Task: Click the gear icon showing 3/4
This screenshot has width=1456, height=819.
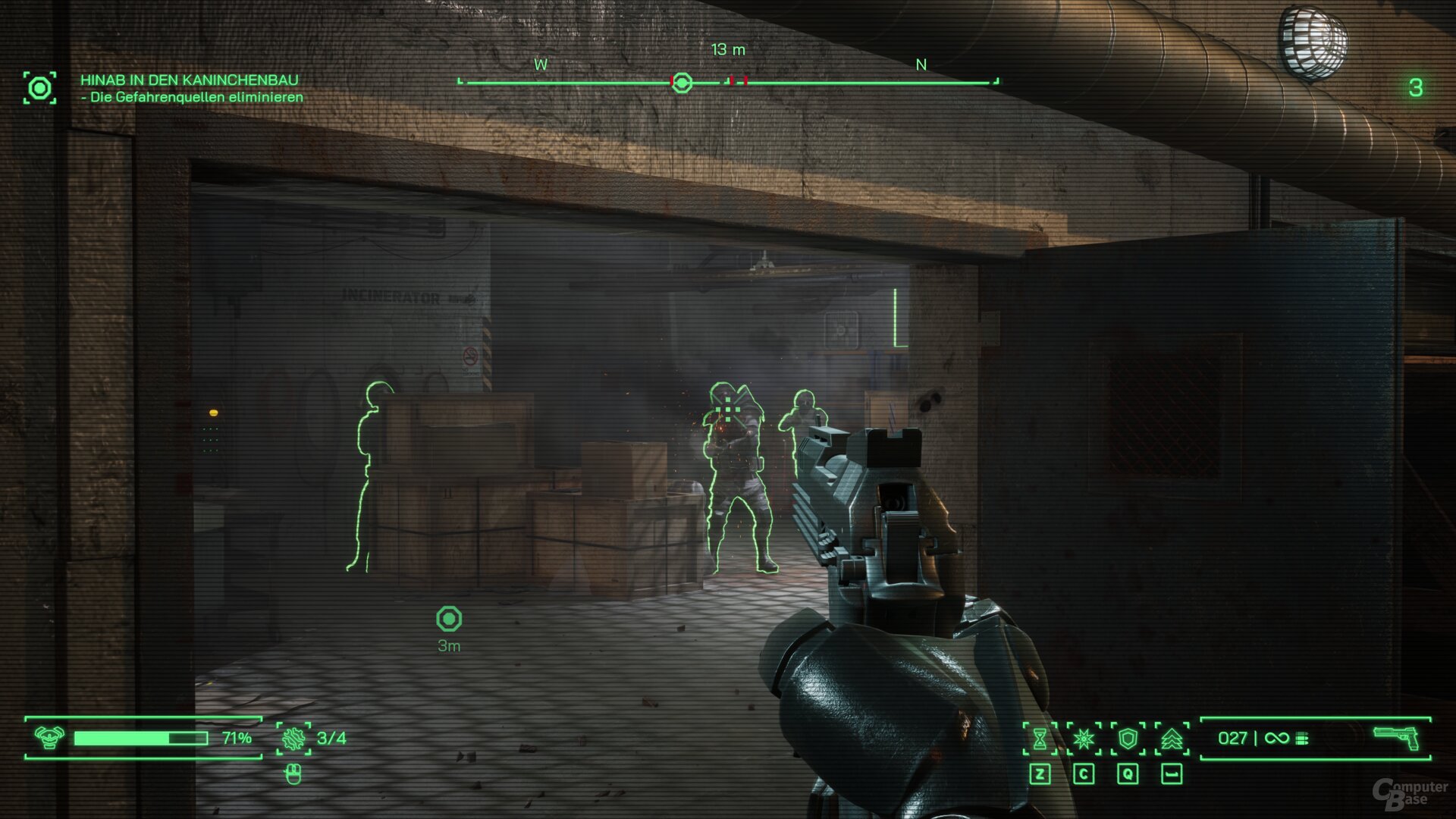Action: [294, 738]
